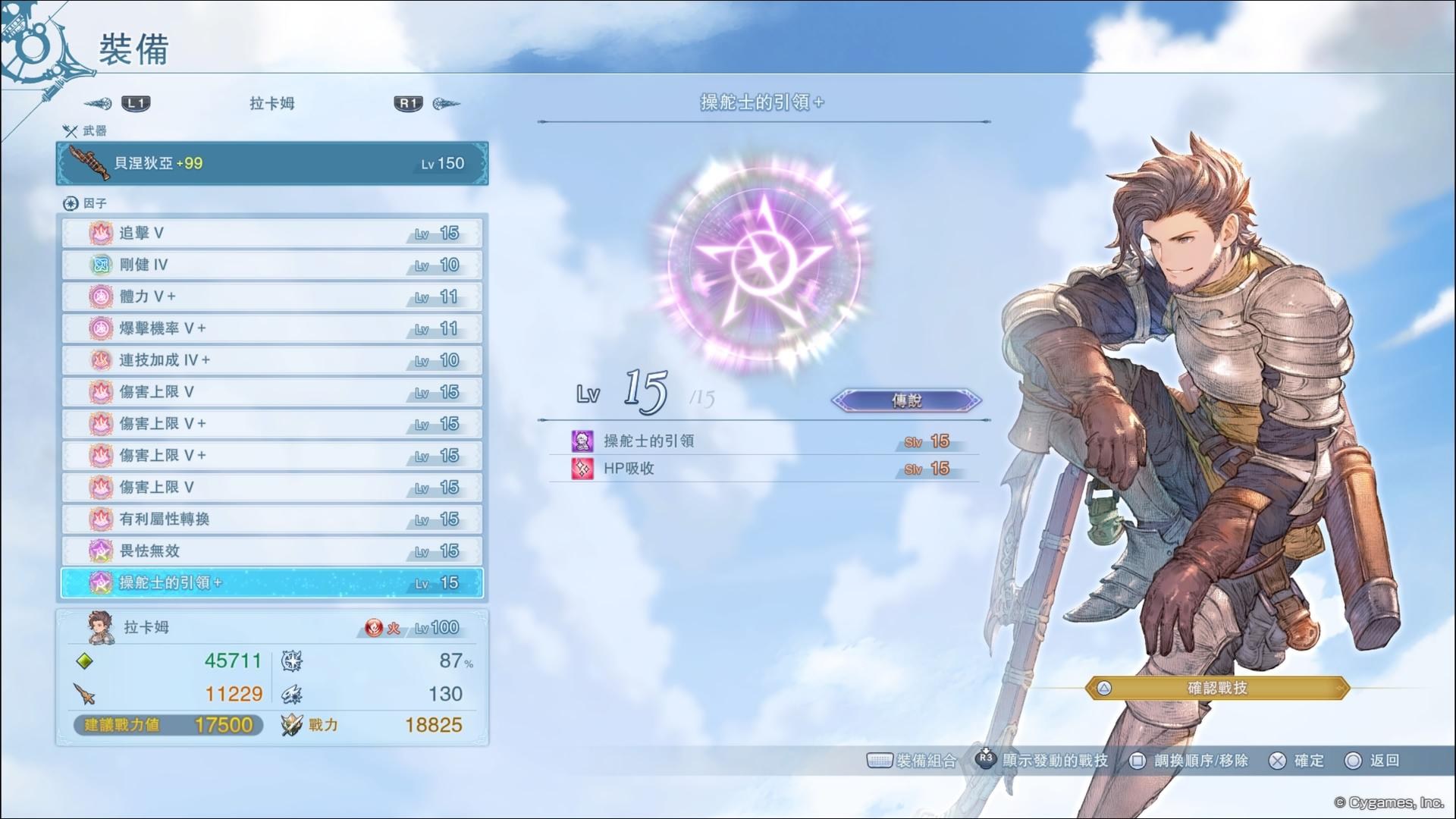Open the 確認戰技 skill check button

(x=1216, y=688)
